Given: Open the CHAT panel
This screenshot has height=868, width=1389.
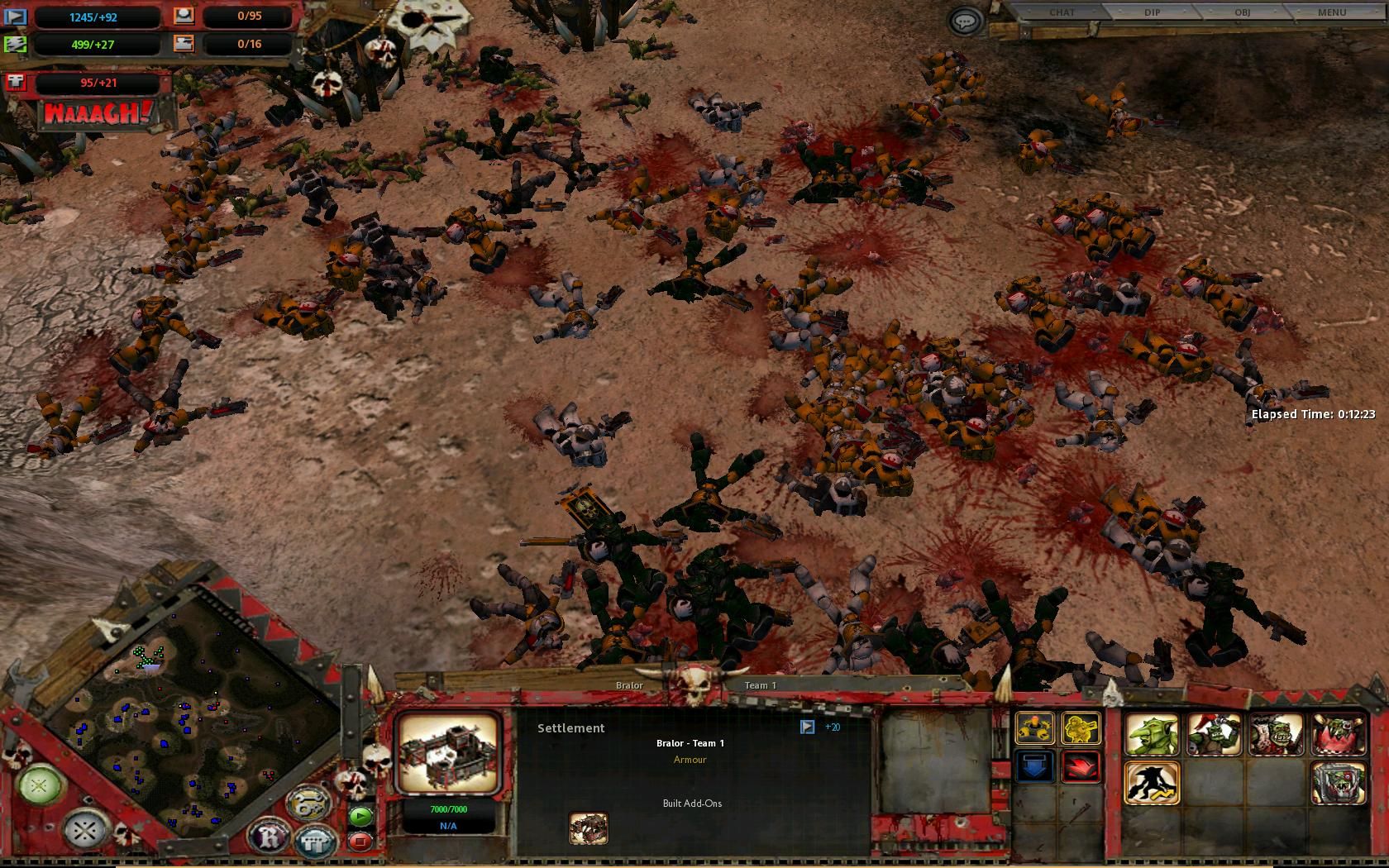Looking at the screenshot, I should [x=1062, y=12].
